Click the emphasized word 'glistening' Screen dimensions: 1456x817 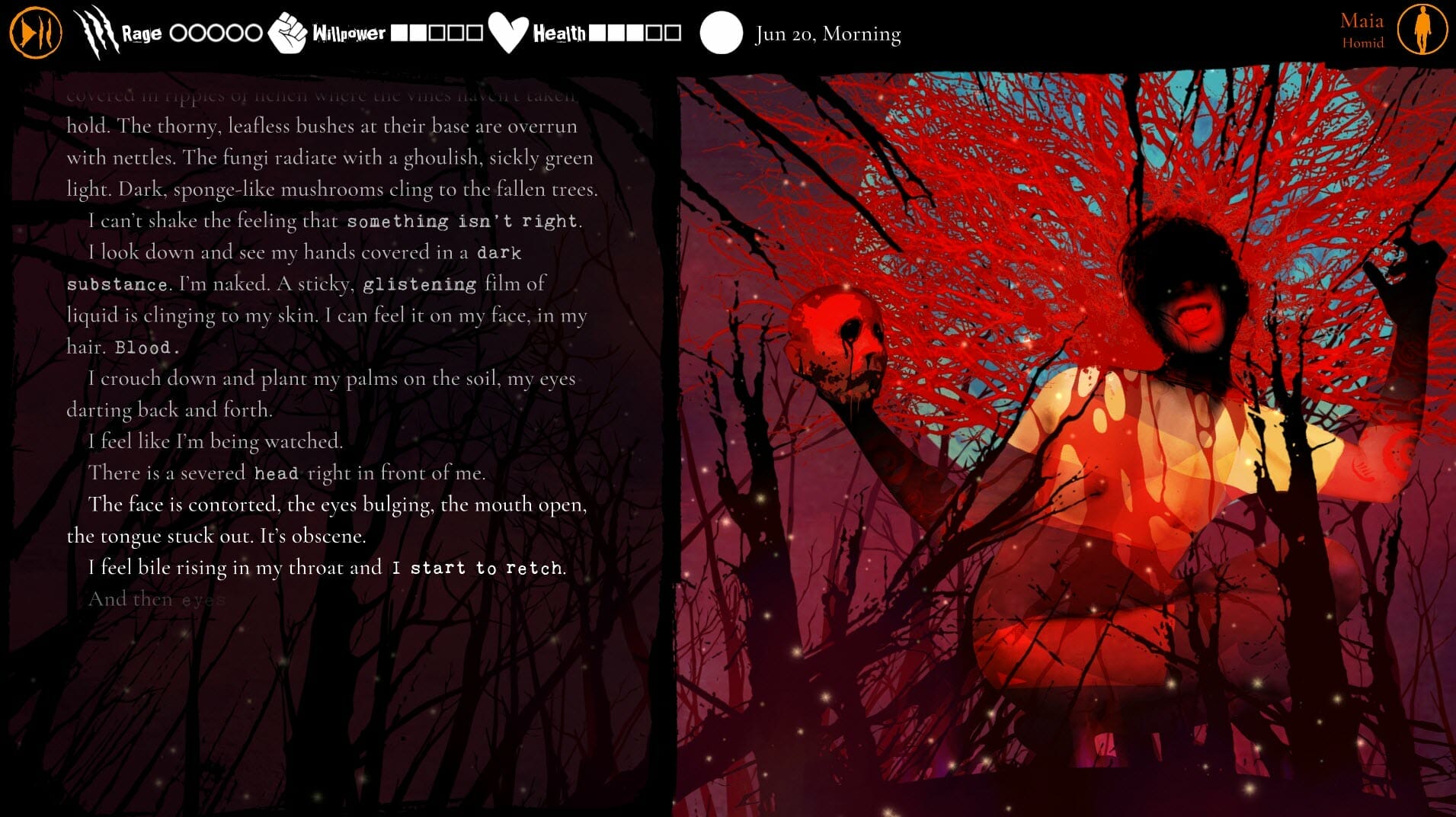click(x=418, y=284)
